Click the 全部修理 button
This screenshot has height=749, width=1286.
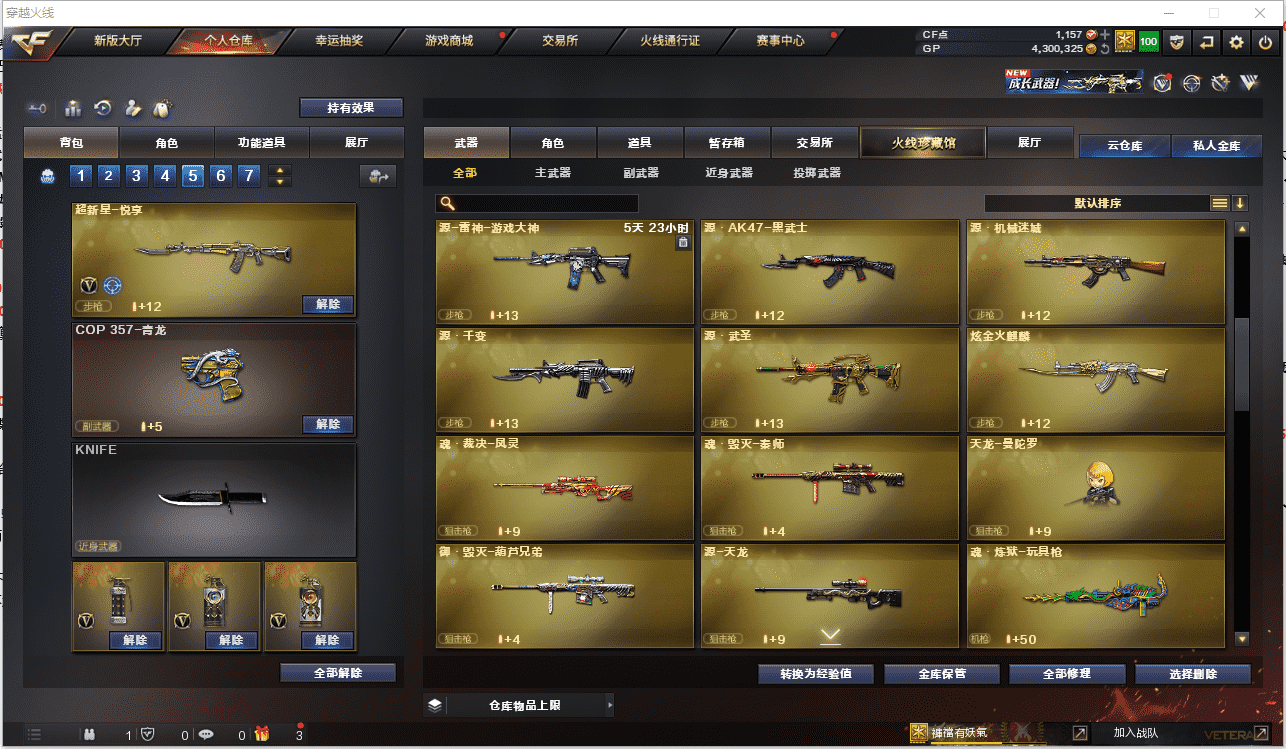pyautogui.click(x=1067, y=674)
